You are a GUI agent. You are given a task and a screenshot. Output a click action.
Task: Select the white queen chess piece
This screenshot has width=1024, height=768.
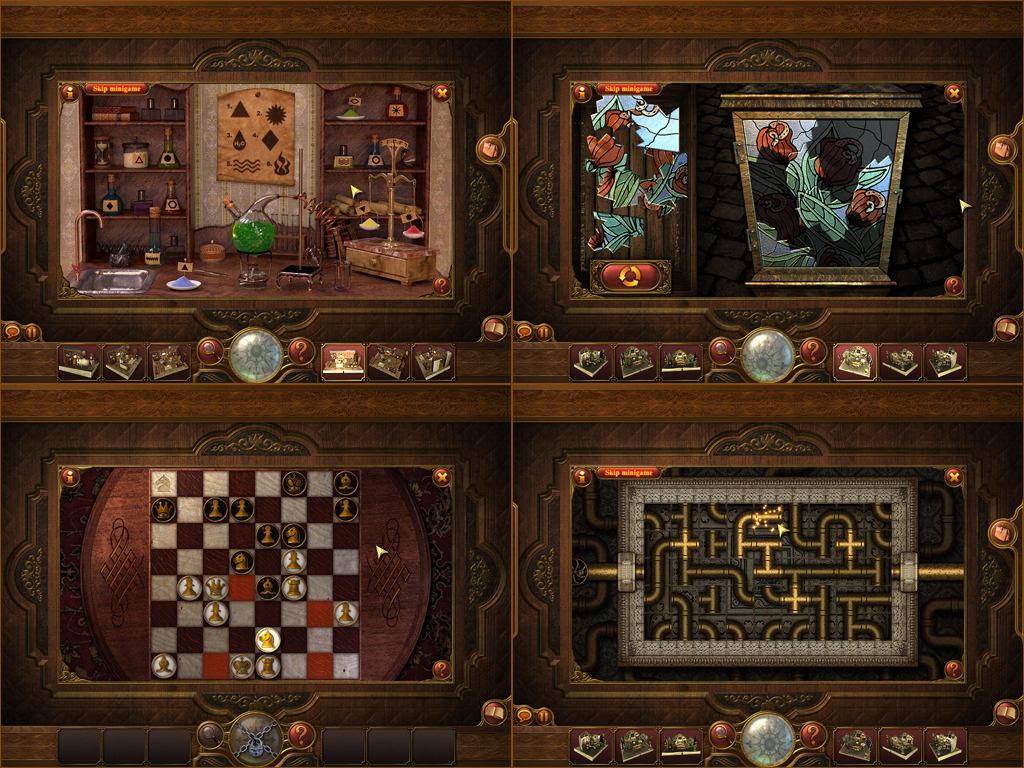tap(216, 587)
